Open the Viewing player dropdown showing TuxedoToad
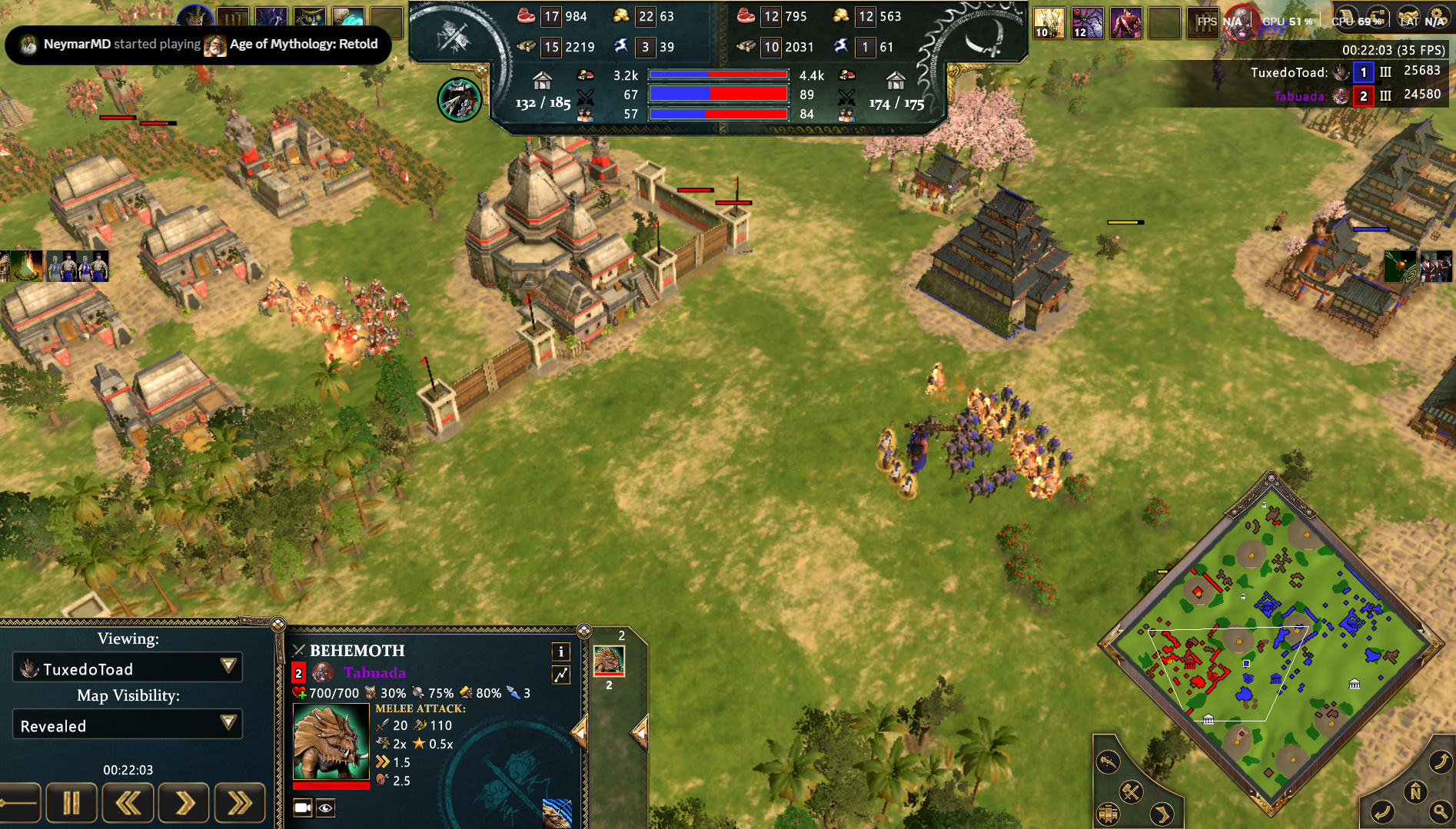This screenshot has height=829, width=1456. click(128, 668)
